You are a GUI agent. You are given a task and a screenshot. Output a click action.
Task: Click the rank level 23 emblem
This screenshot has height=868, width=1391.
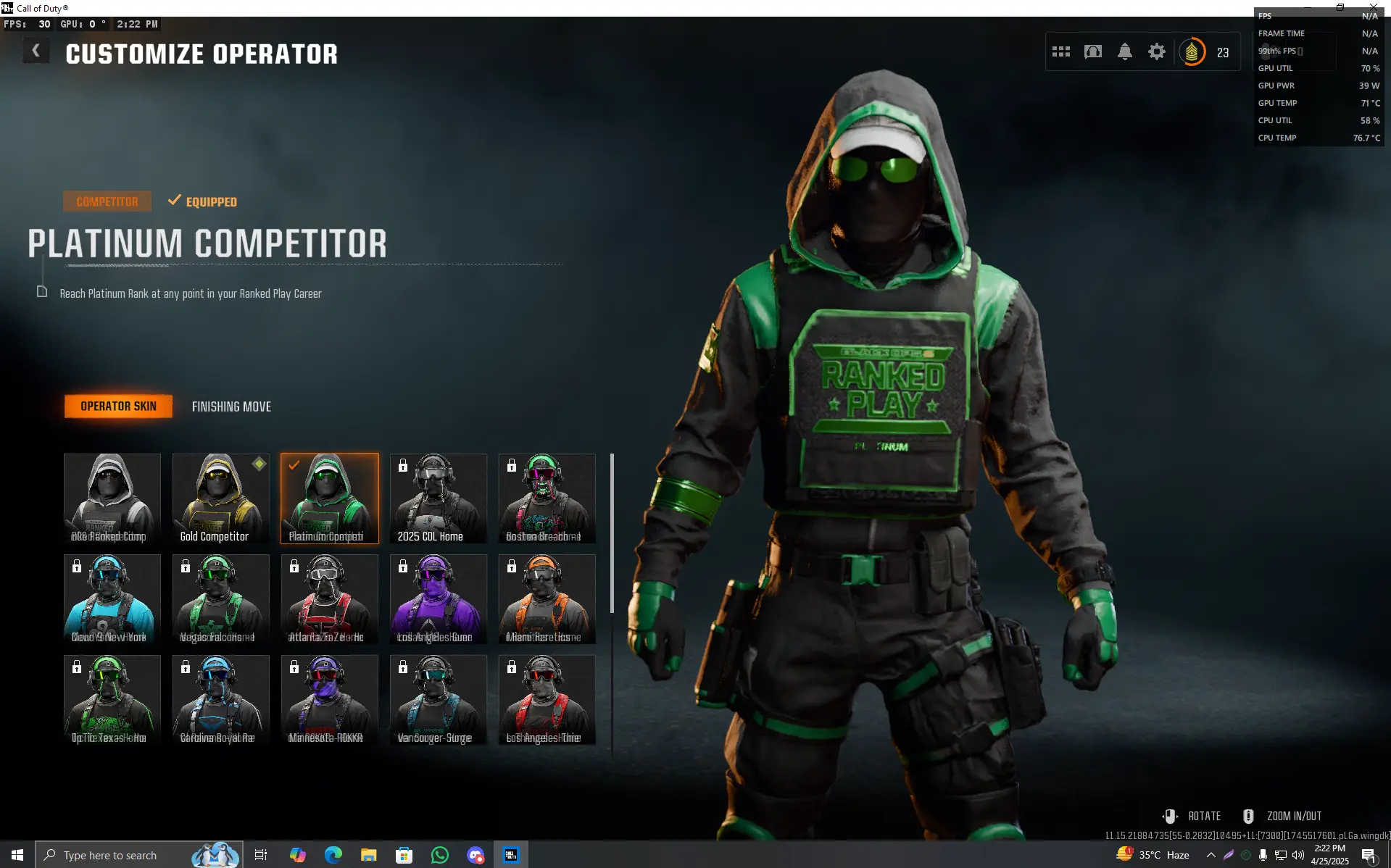pos(1192,51)
